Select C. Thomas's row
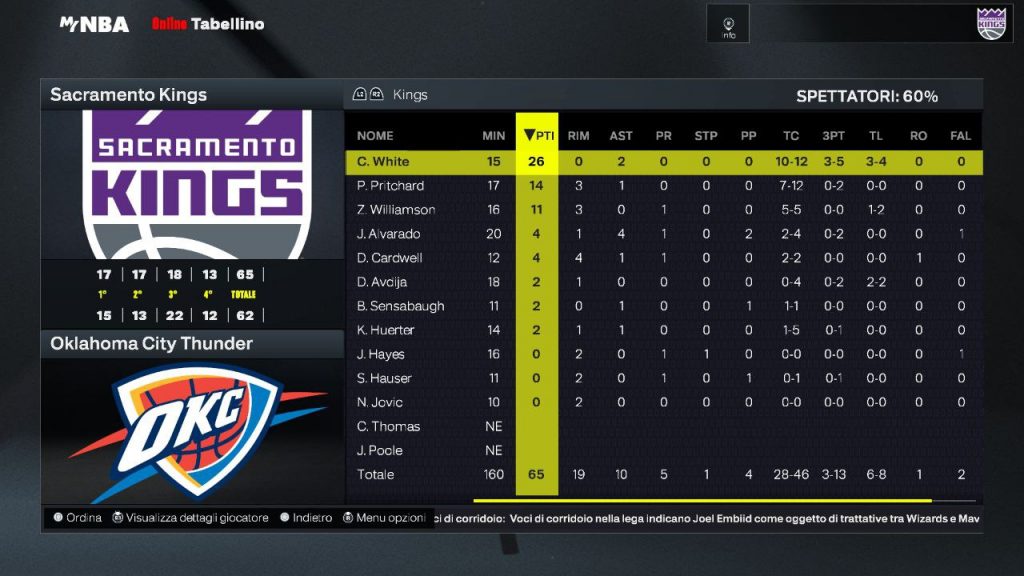Viewport: 1024px width, 576px height. coord(388,426)
